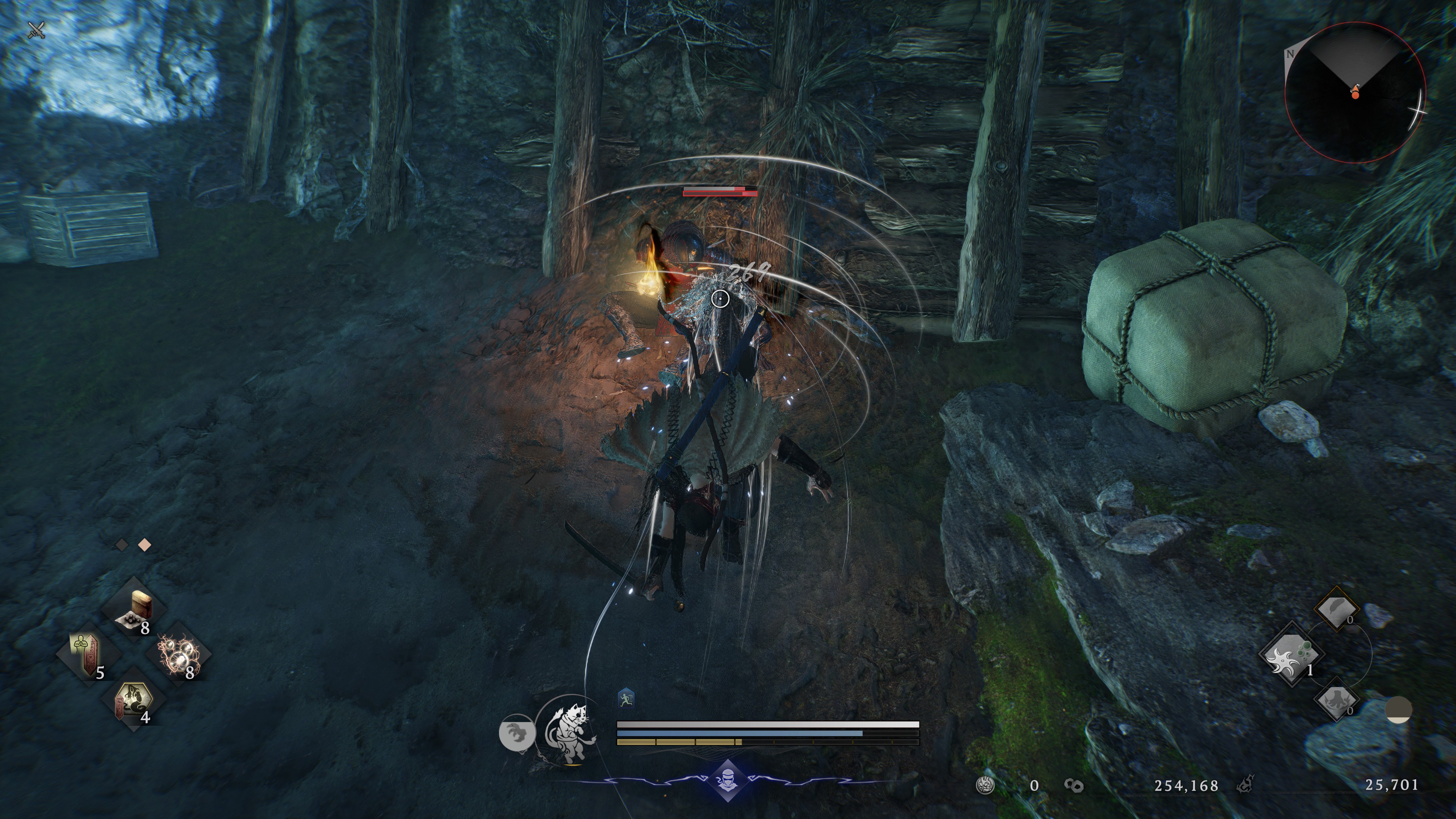Open the circular minimap
The width and height of the screenshot is (1456, 819).
click(1355, 93)
